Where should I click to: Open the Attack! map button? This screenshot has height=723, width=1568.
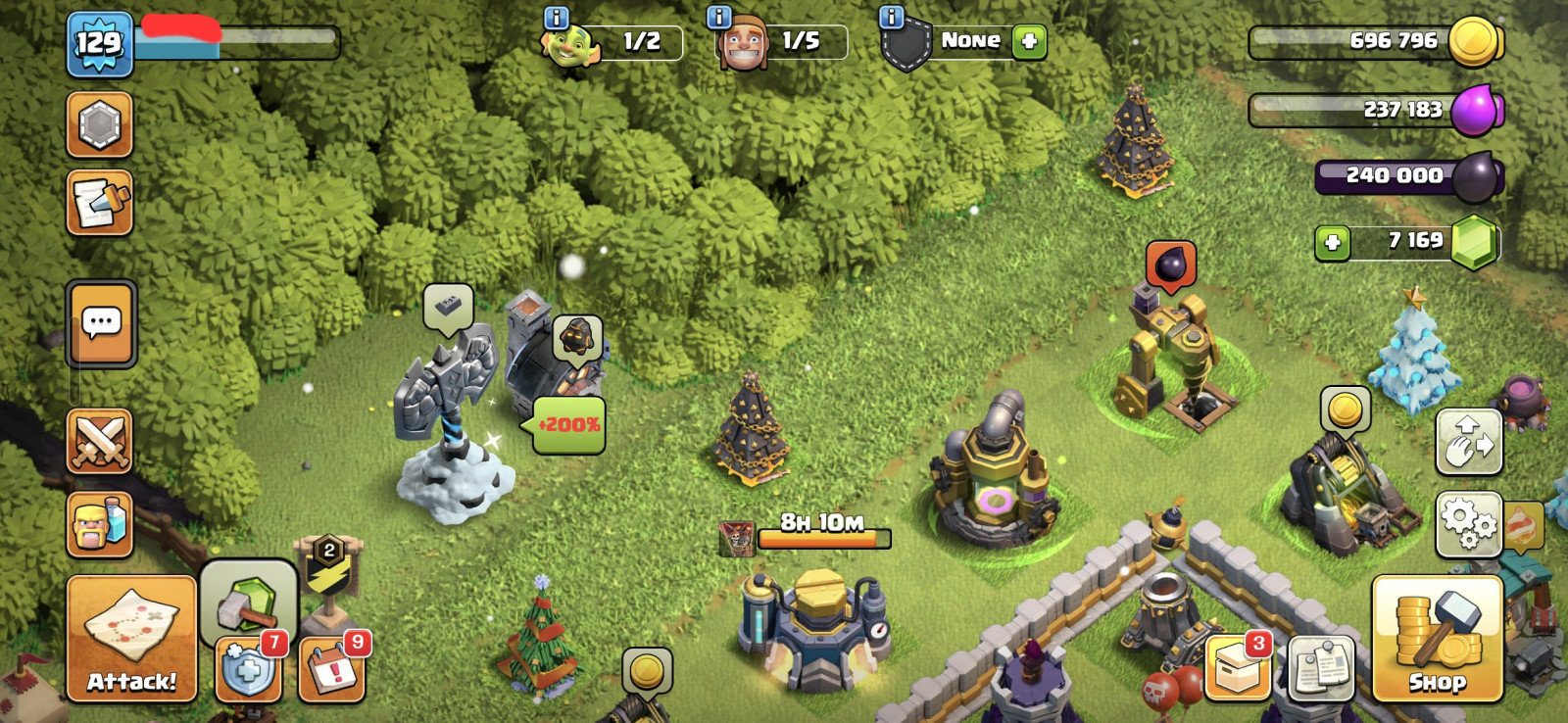coord(131,639)
